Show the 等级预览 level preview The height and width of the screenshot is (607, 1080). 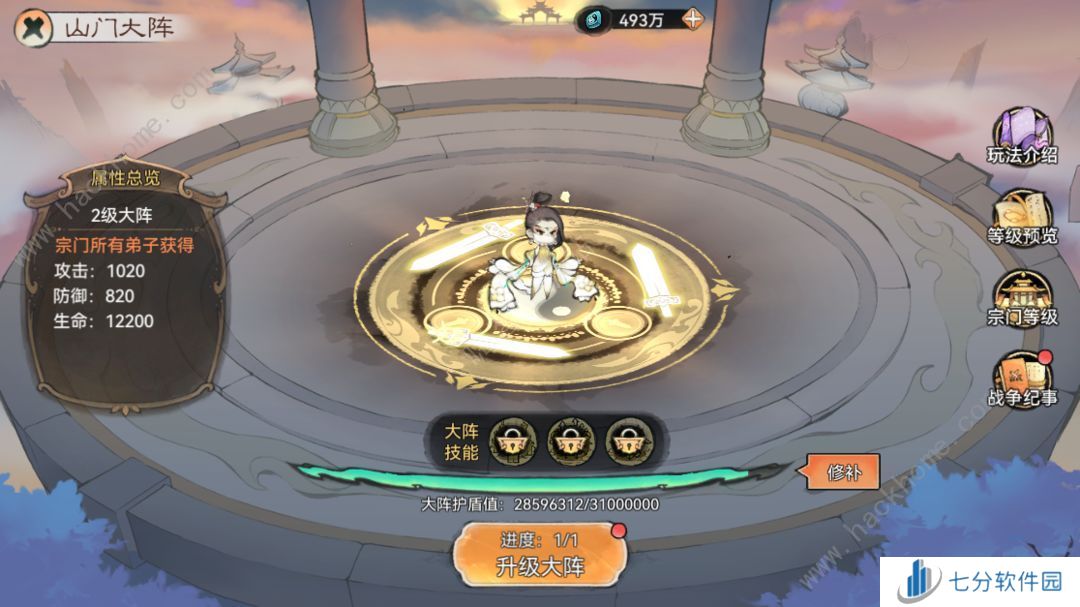coord(1022,216)
